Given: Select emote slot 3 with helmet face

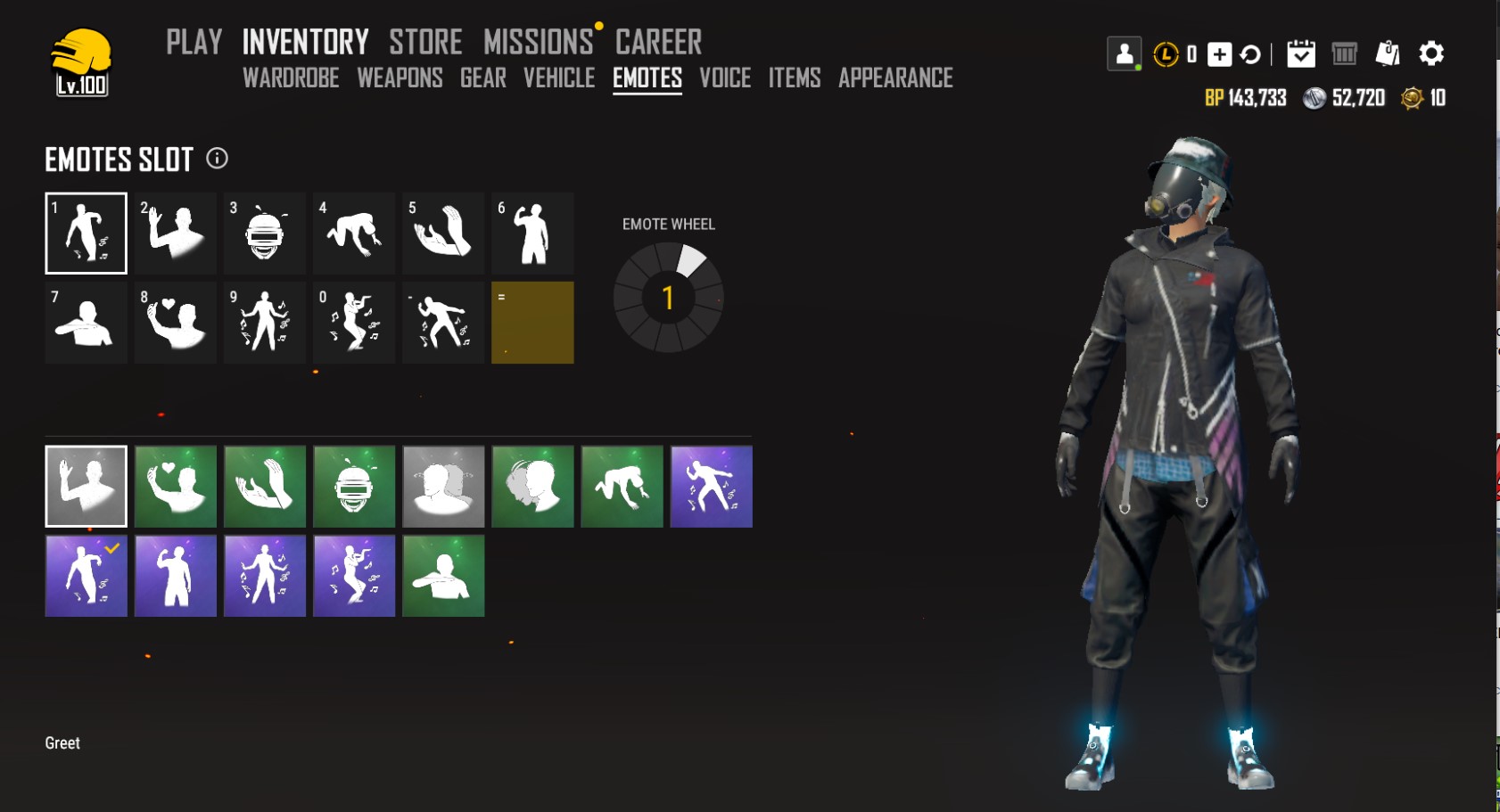Looking at the screenshot, I should pos(265,234).
